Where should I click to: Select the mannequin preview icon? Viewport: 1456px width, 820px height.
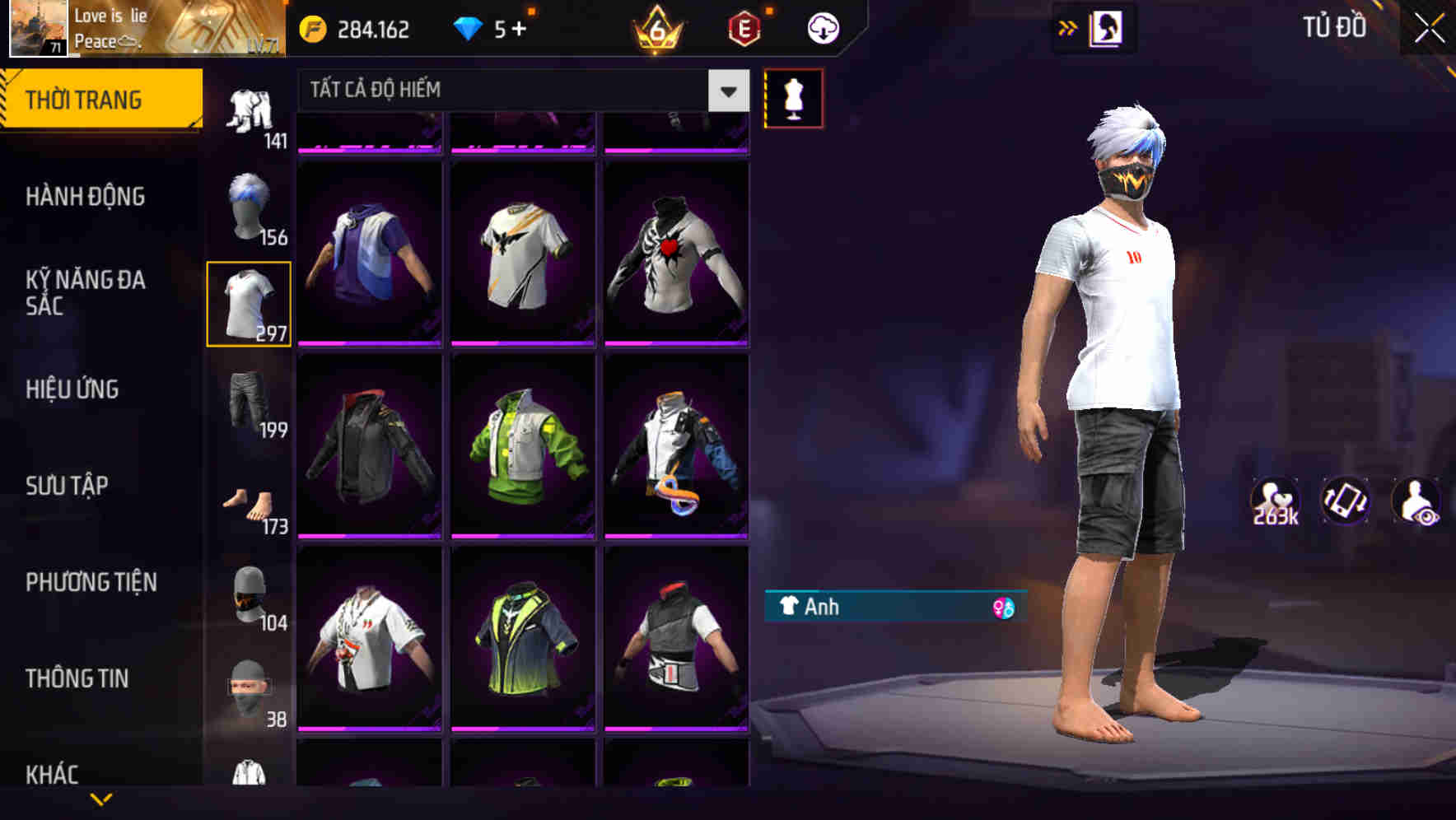[x=793, y=97]
